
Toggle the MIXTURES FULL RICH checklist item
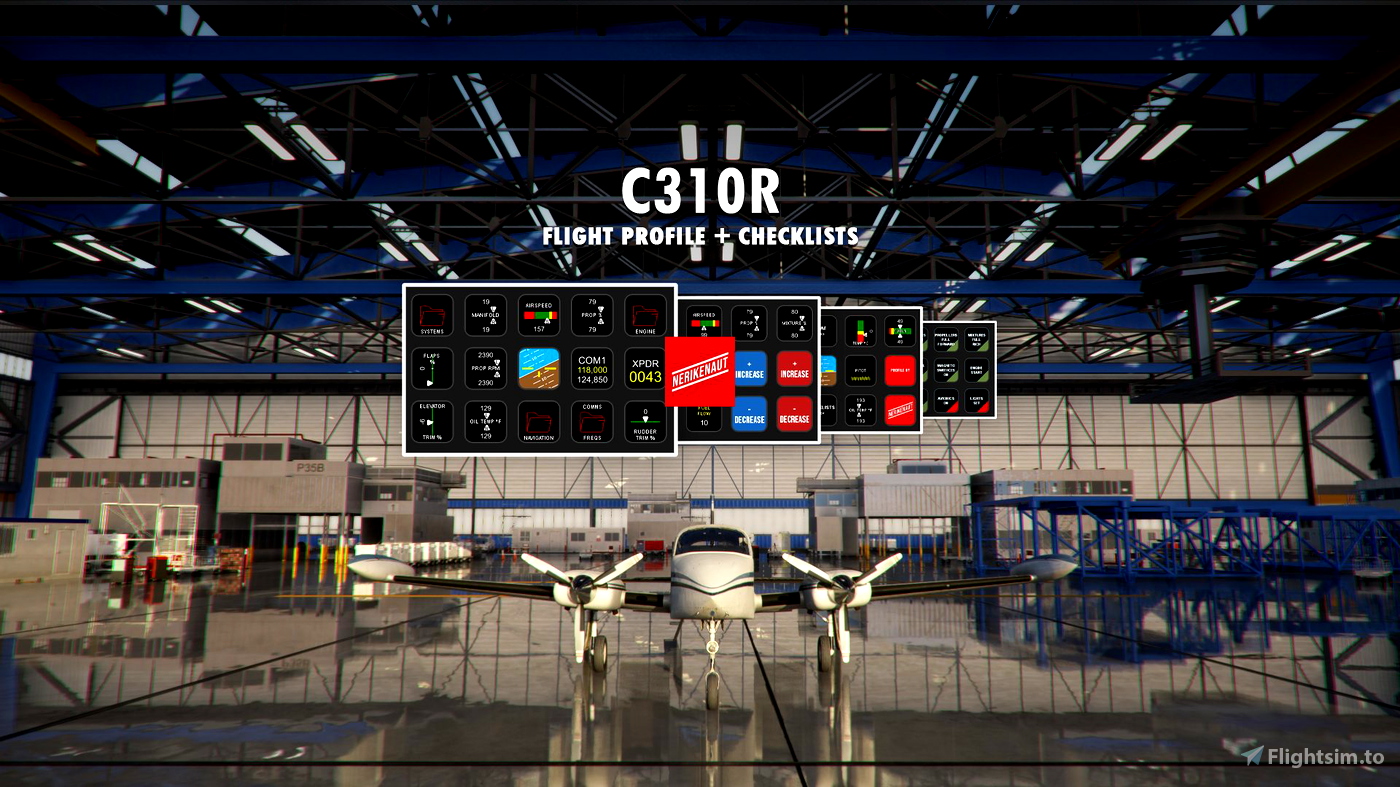(x=977, y=341)
